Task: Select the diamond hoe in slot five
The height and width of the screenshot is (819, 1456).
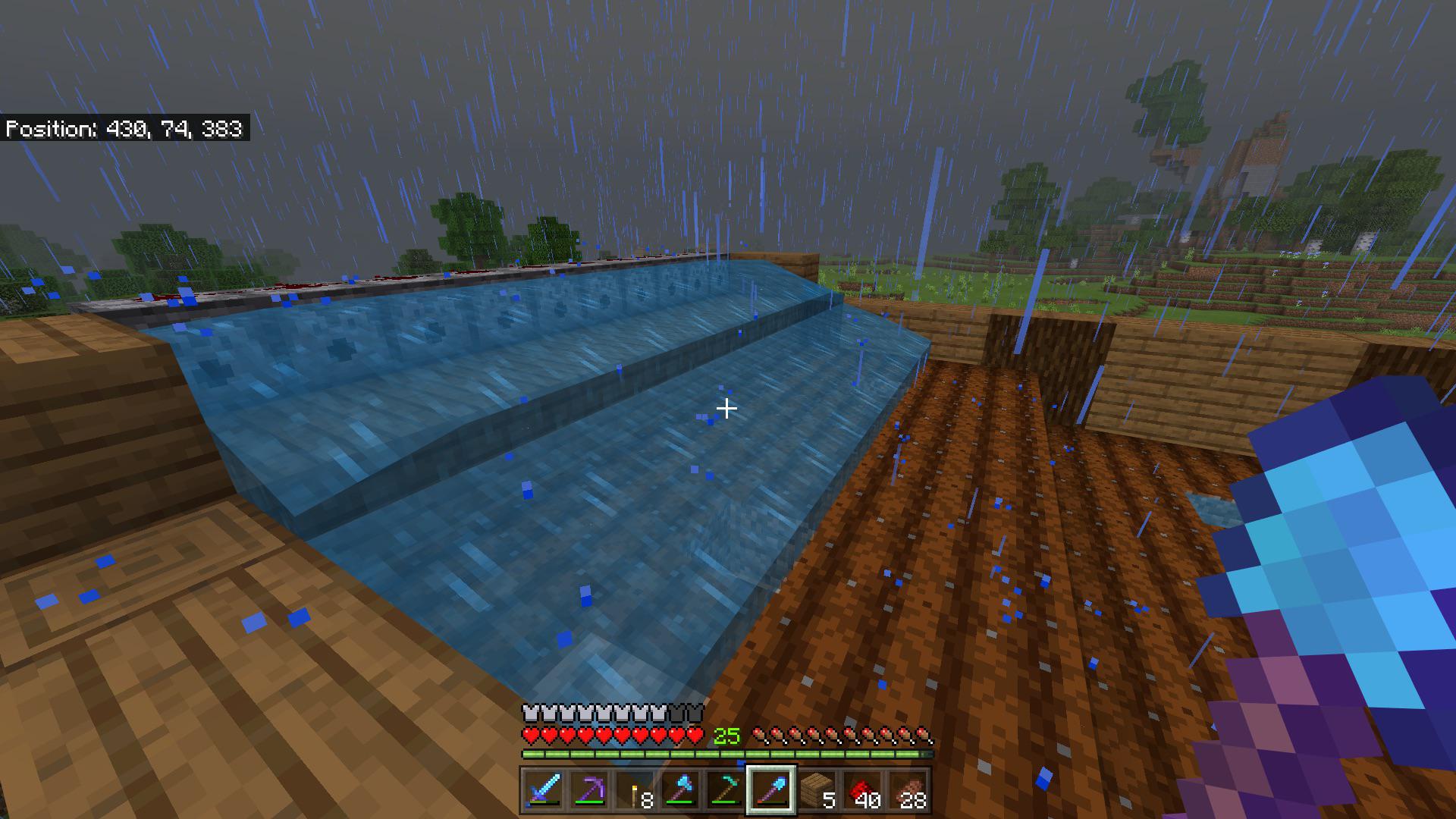Action: point(727,790)
